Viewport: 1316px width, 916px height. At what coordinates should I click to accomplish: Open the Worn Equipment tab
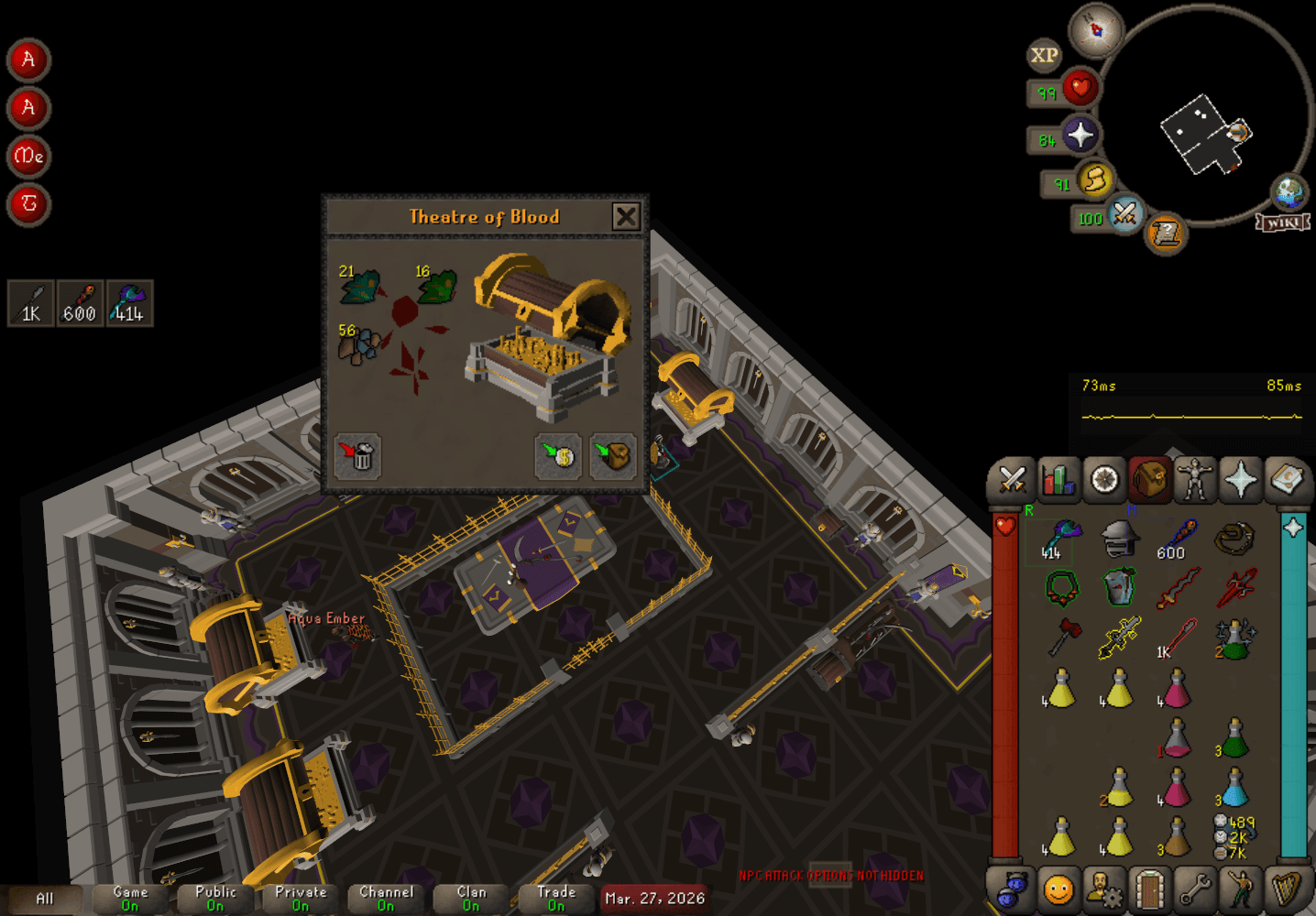pos(1195,479)
